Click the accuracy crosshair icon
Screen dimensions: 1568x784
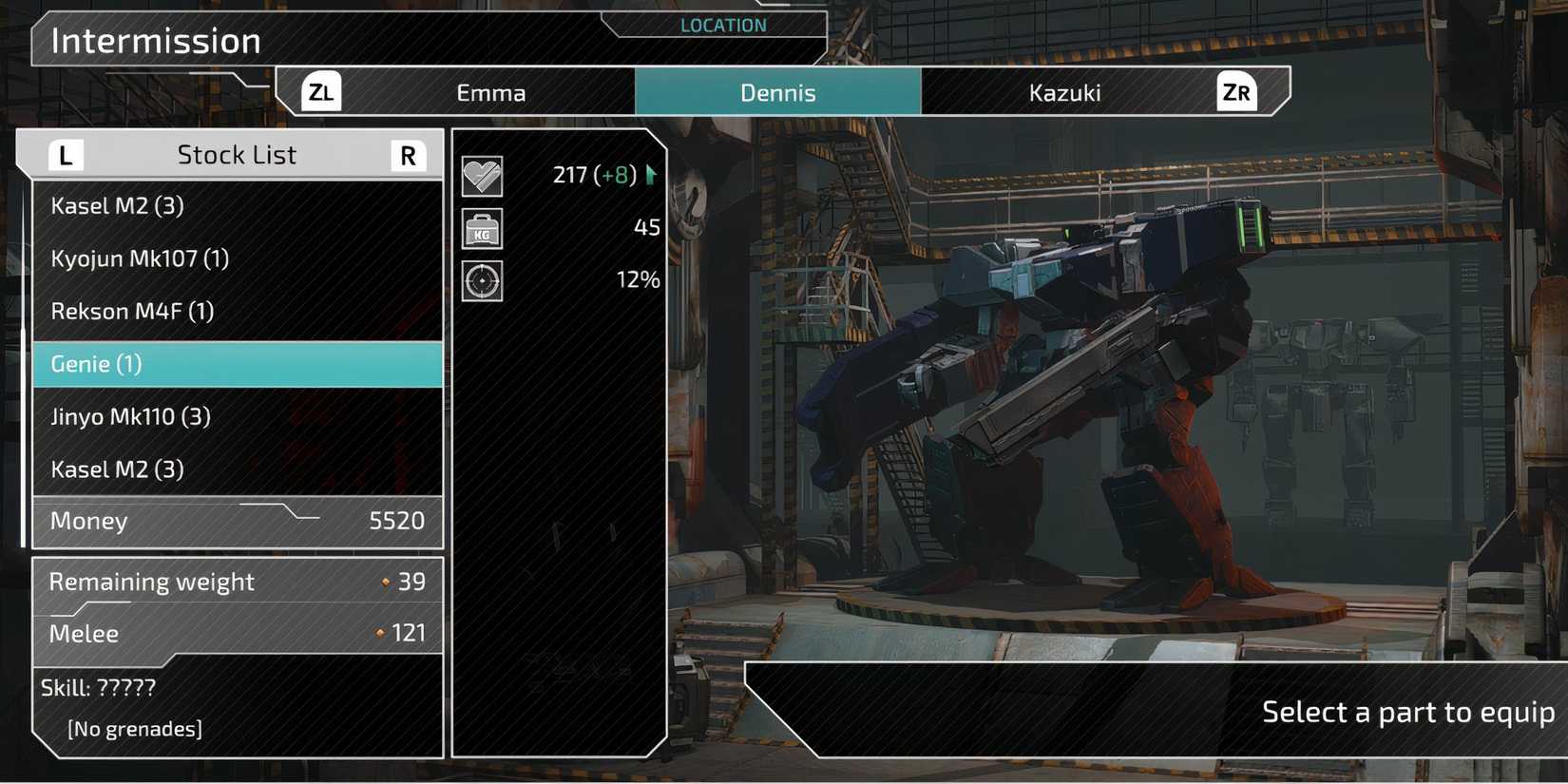482,281
